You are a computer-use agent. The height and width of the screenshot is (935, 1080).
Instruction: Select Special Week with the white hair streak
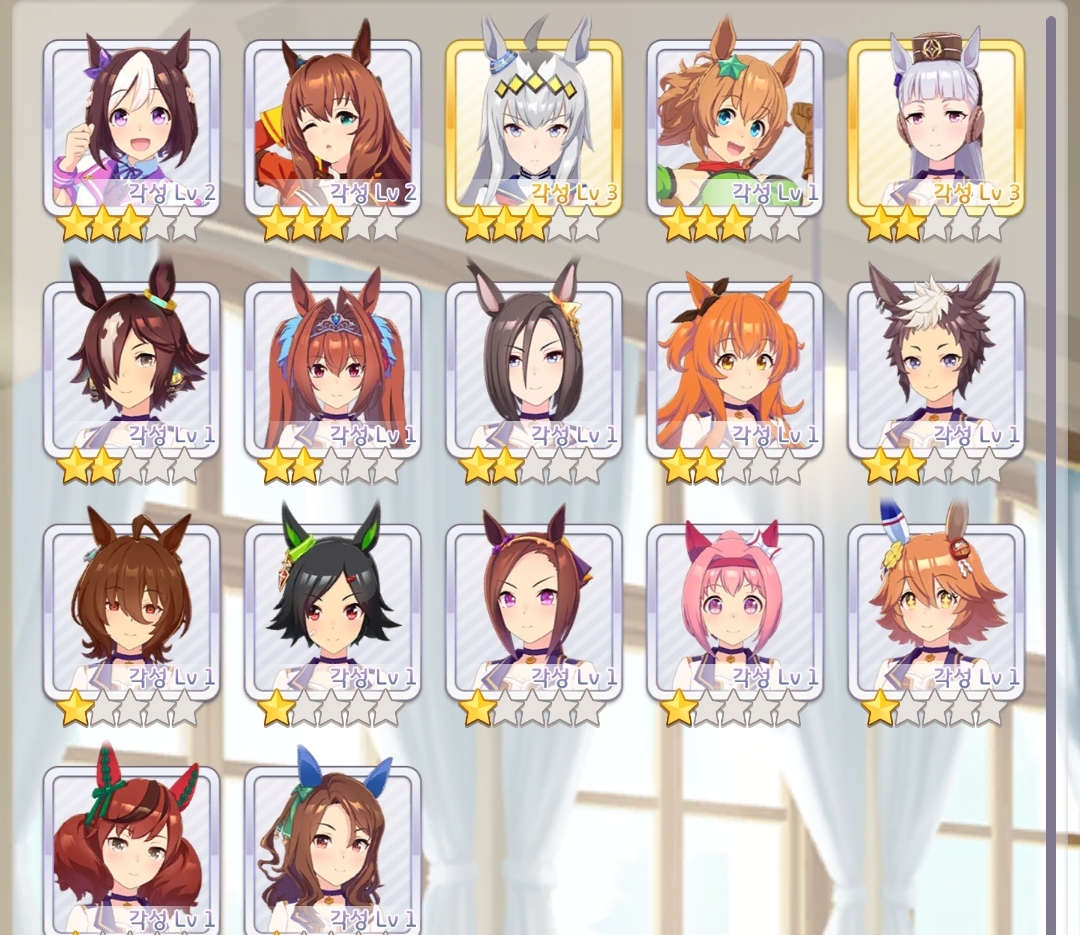pos(131,127)
